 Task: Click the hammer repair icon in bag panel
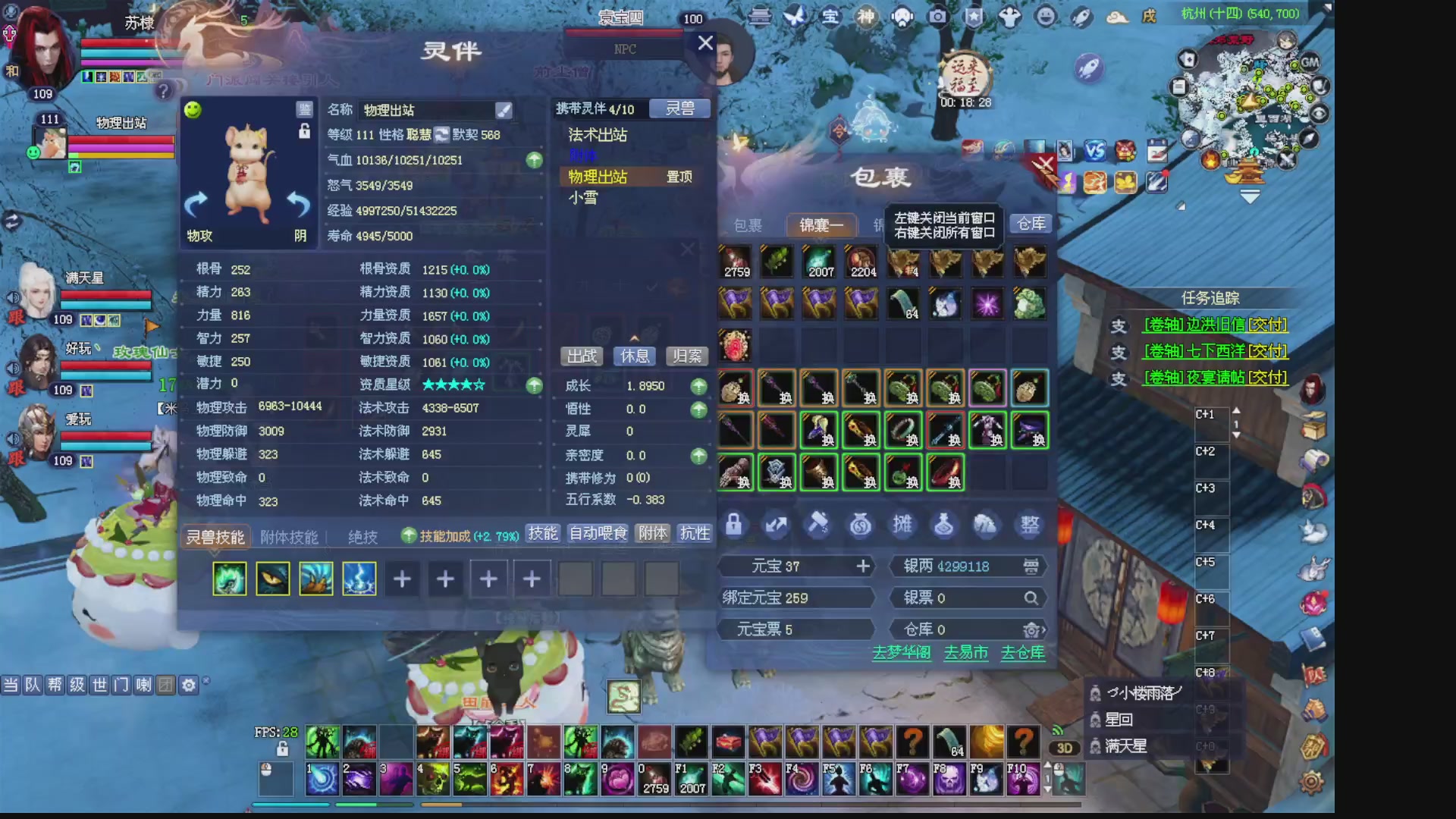pyautogui.click(x=818, y=525)
